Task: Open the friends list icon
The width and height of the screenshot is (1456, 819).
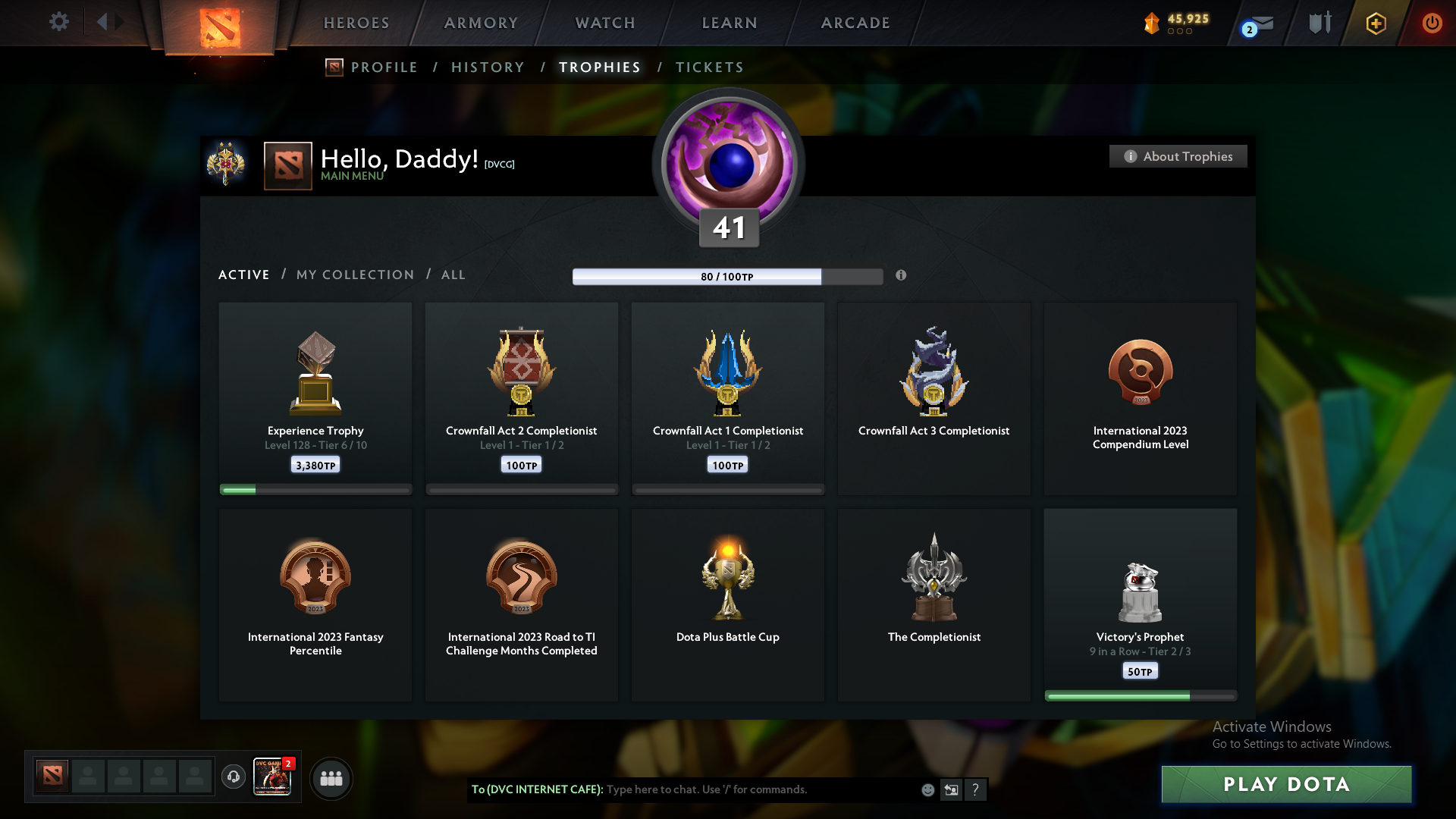Action: (x=331, y=778)
